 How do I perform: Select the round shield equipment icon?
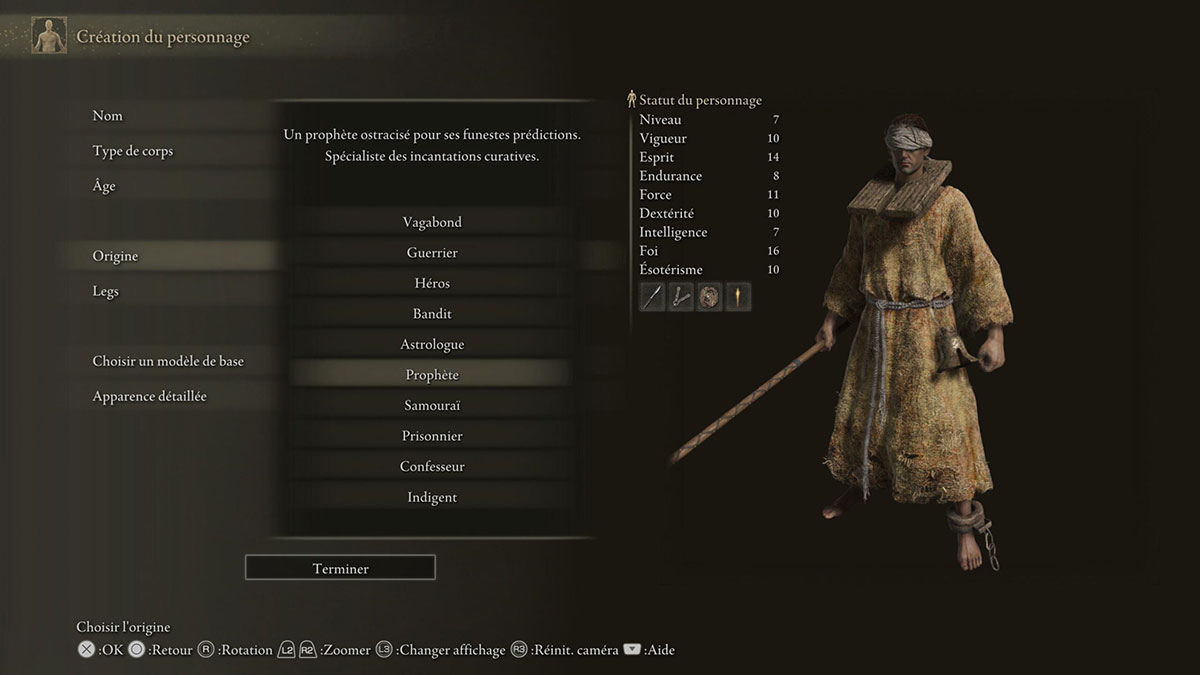pyautogui.click(x=709, y=297)
